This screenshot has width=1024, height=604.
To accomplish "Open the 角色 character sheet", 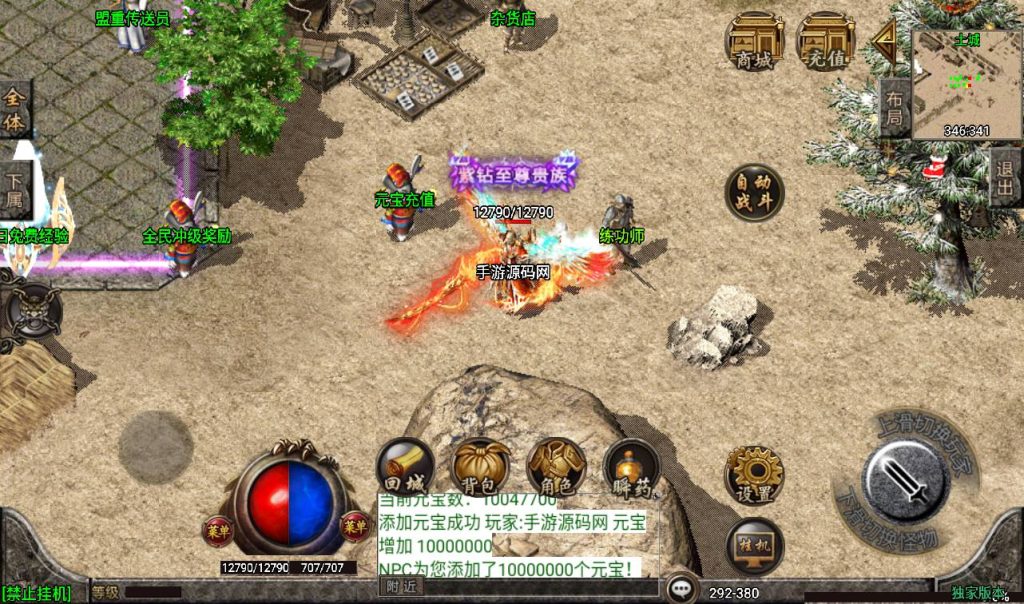I will [556, 467].
